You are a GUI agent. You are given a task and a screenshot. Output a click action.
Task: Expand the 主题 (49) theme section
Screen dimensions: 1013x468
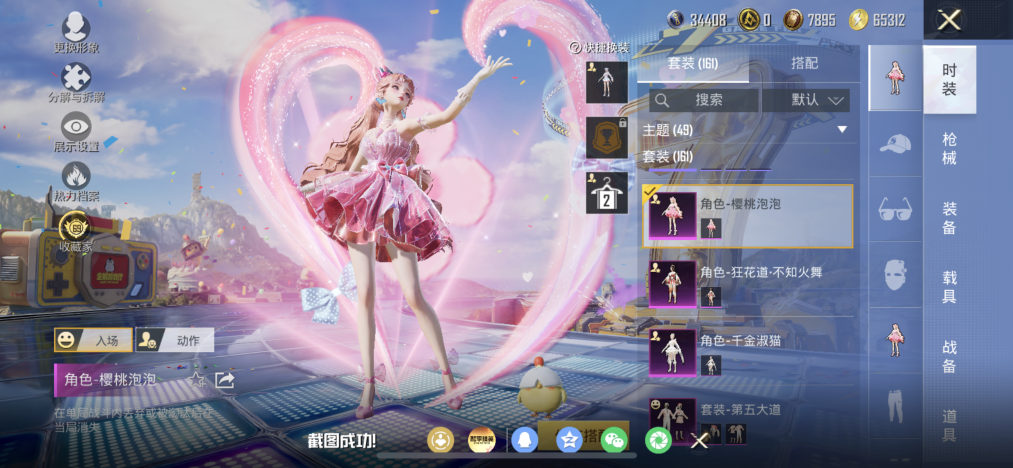click(x=747, y=130)
